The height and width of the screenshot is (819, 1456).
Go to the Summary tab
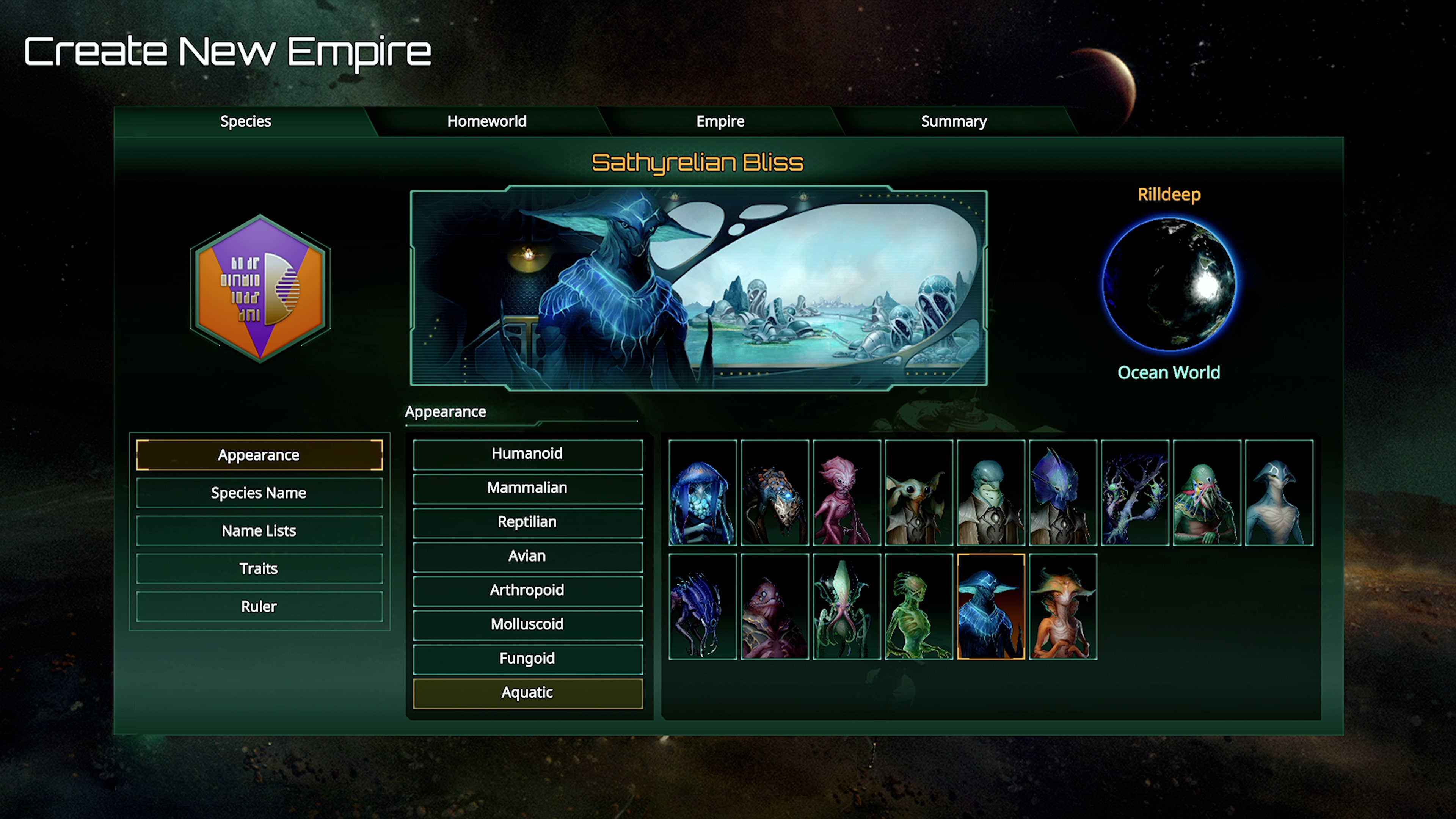click(x=954, y=121)
